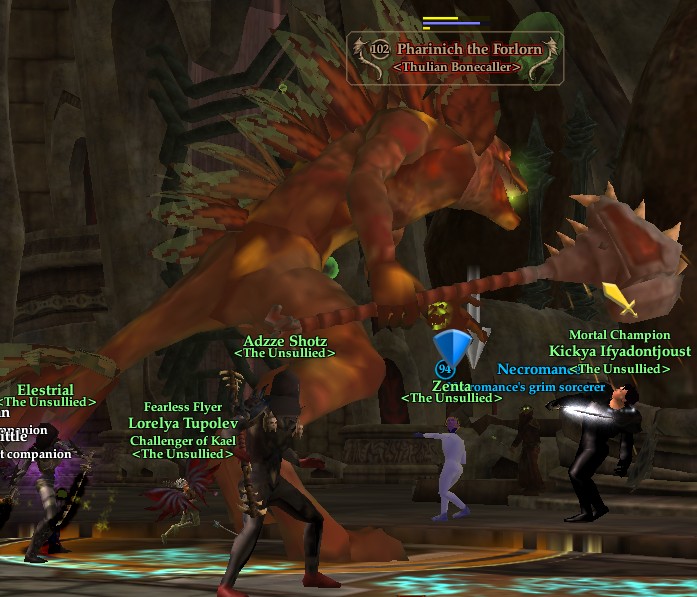The width and height of the screenshot is (697, 597).
Task: Choose the Kickya Ifyadontjoust nameplate
Action: pyautogui.click(x=620, y=352)
